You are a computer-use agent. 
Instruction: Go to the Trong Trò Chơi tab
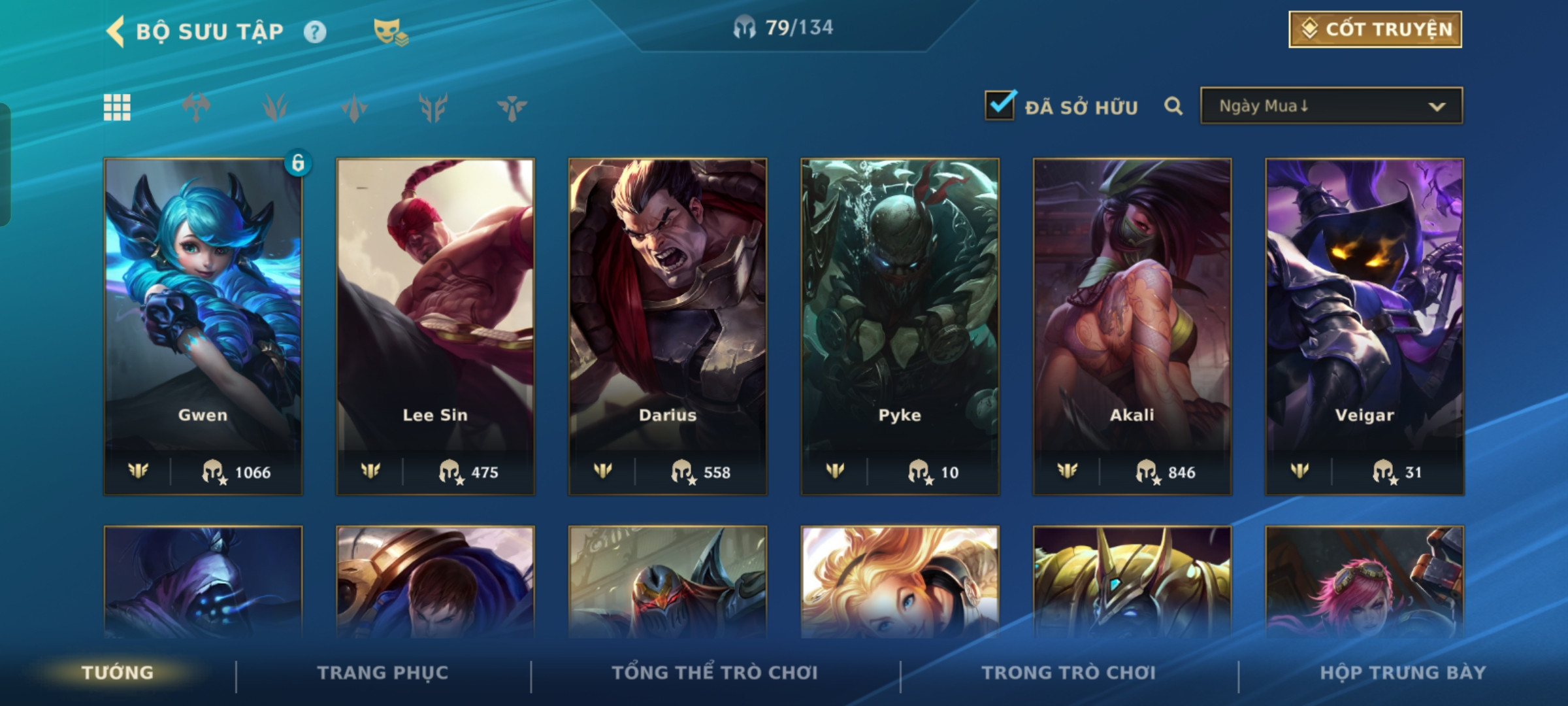[x=1069, y=673]
